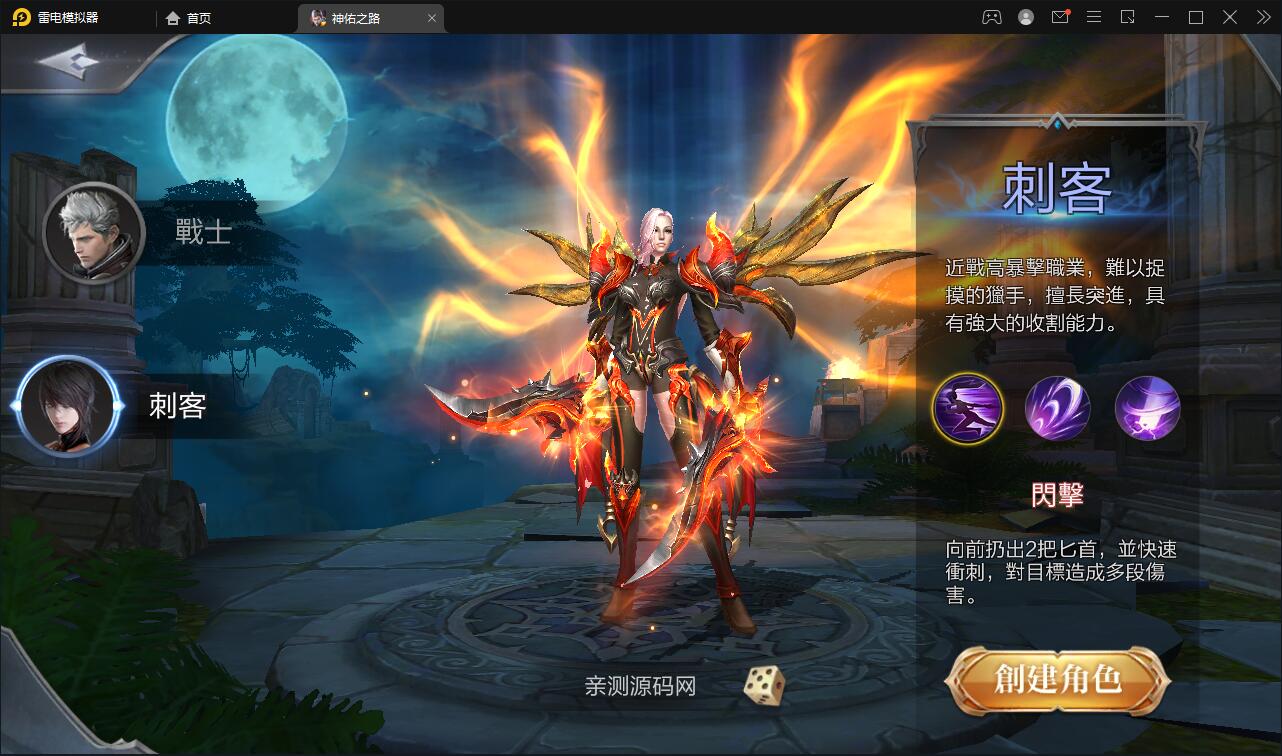Reselect the highlighted Assassin skill slot

[966, 408]
